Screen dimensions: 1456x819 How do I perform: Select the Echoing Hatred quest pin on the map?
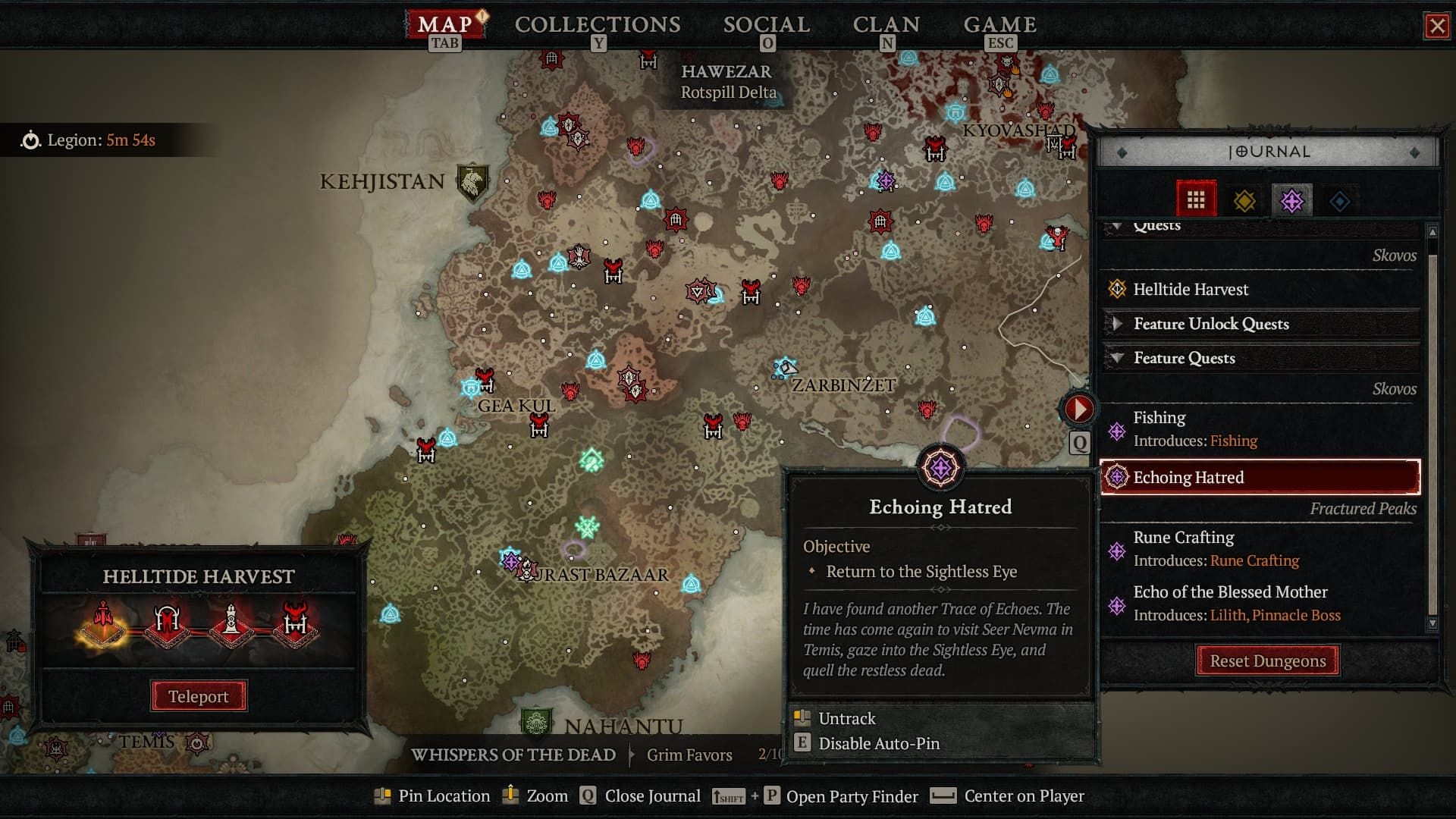click(941, 468)
